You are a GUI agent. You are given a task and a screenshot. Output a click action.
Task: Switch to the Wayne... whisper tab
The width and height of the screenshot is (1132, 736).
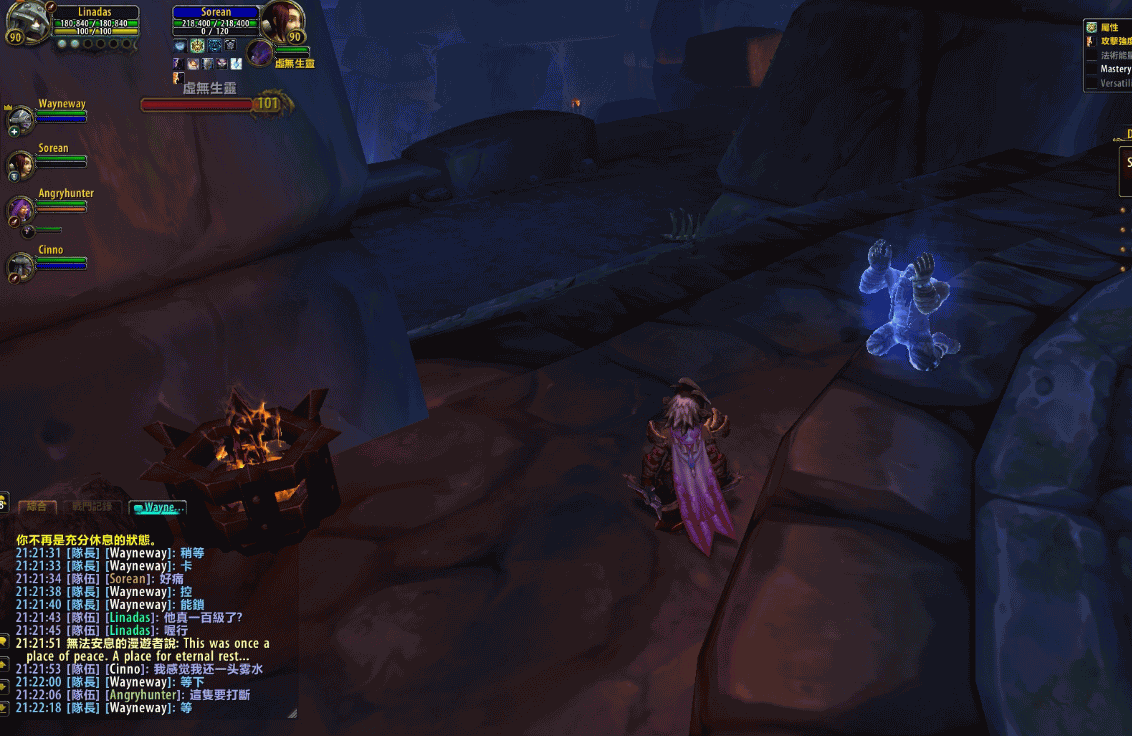pos(157,508)
